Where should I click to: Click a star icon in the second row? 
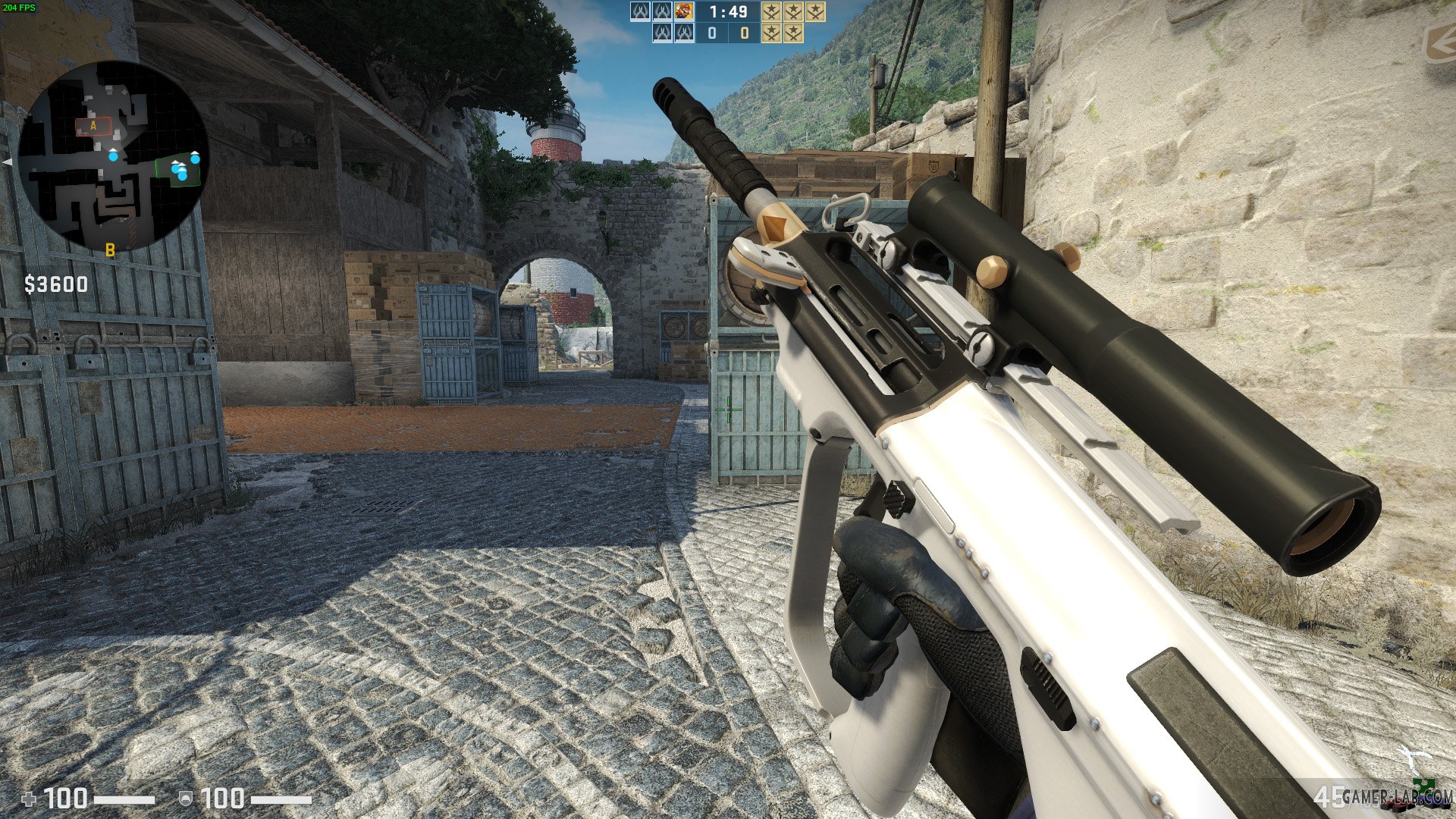coord(771,33)
